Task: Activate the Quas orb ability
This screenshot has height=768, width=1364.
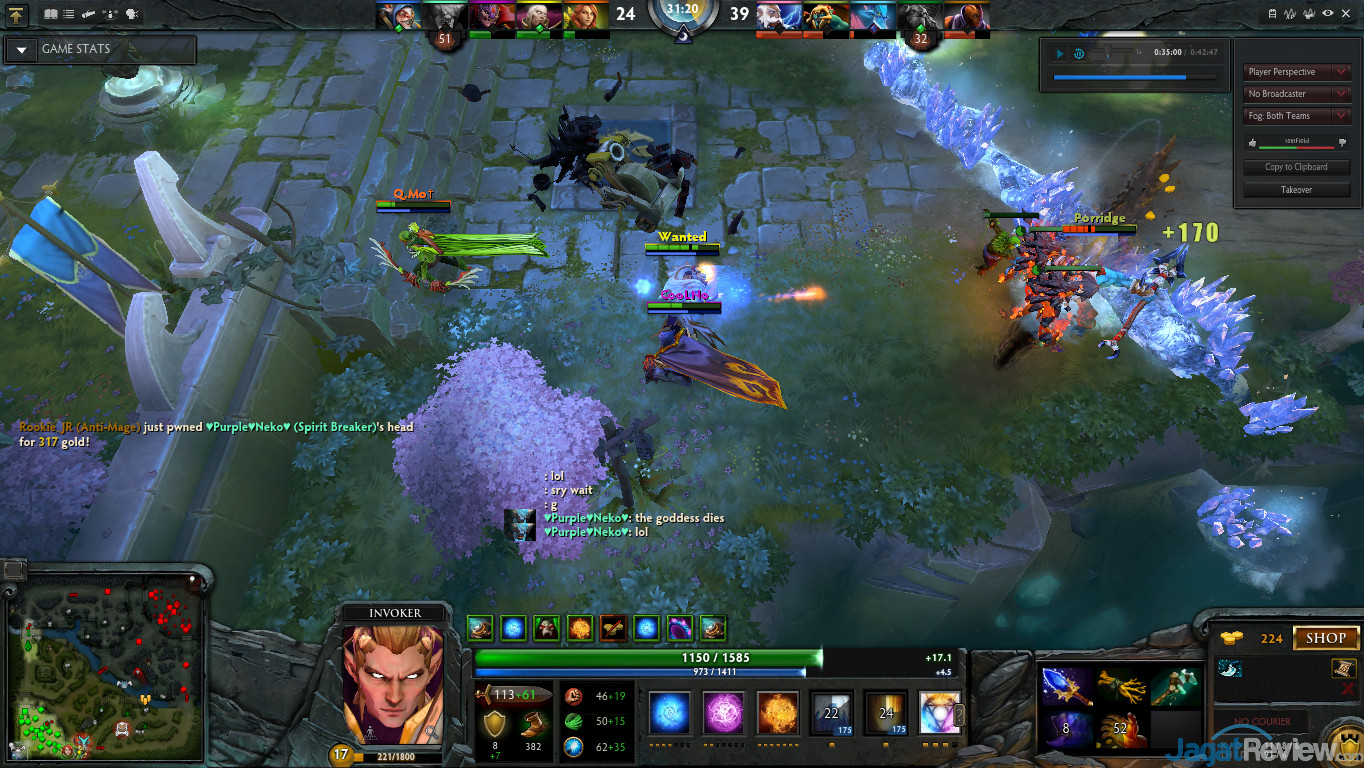Action: 669,714
